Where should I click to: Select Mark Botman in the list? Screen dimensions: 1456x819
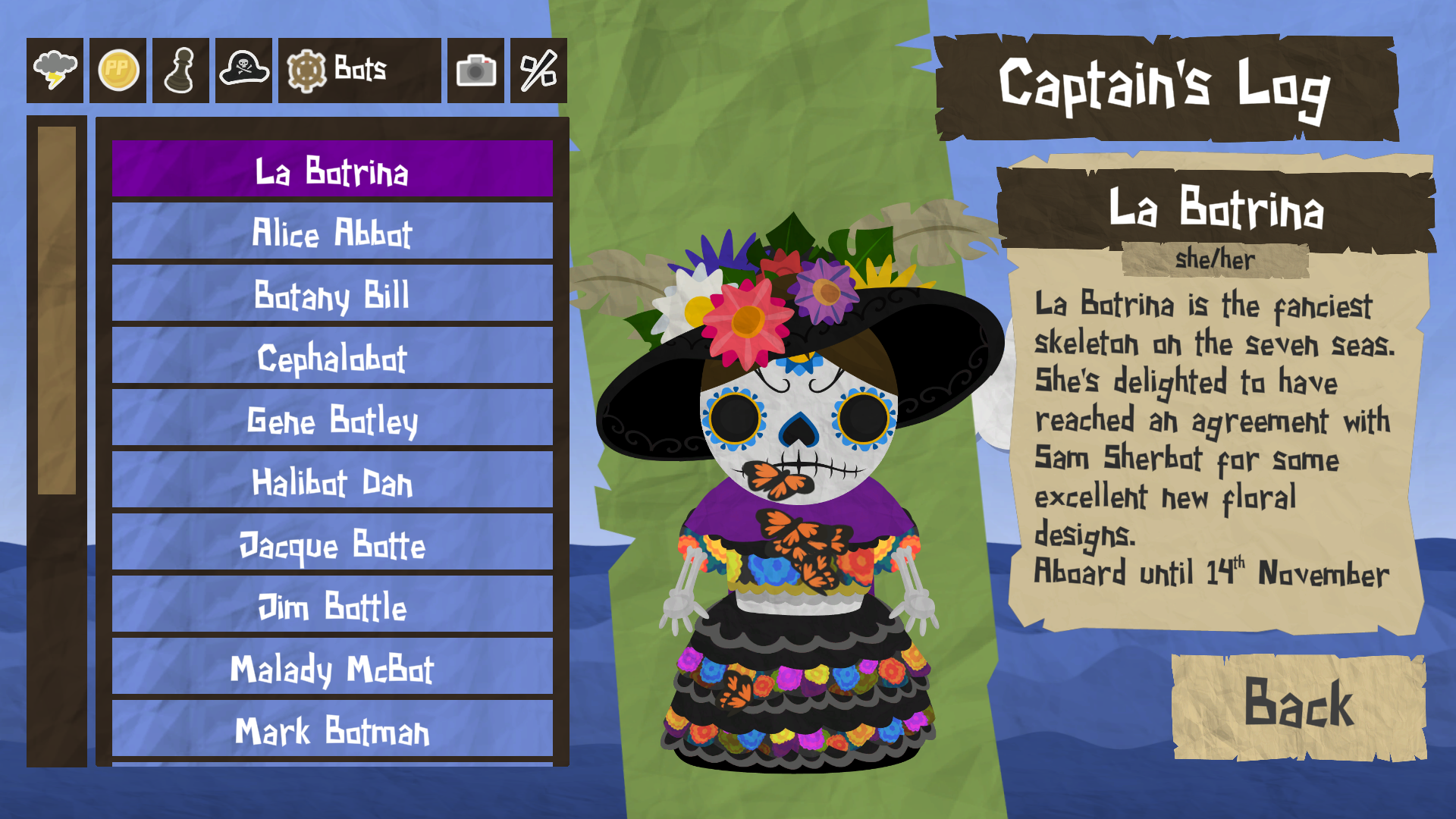[332, 730]
